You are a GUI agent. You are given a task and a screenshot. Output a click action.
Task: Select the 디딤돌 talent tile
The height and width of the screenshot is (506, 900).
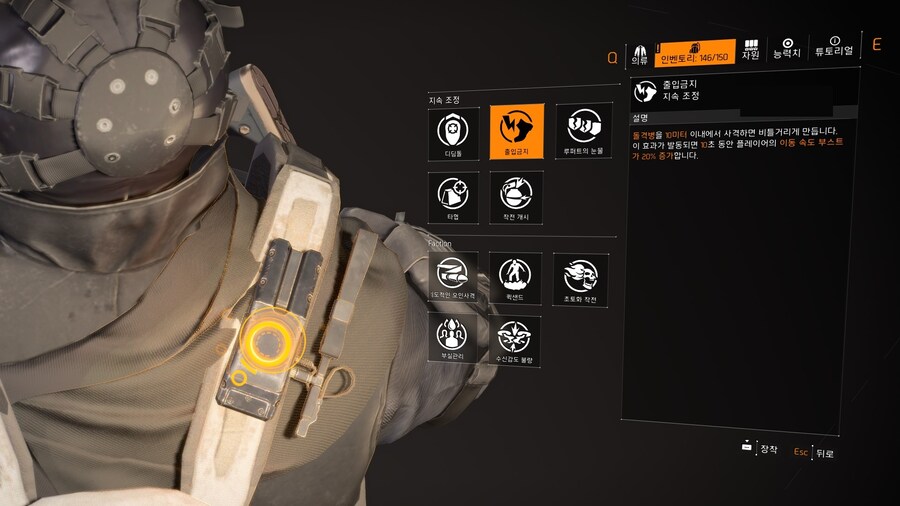coord(454,132)
